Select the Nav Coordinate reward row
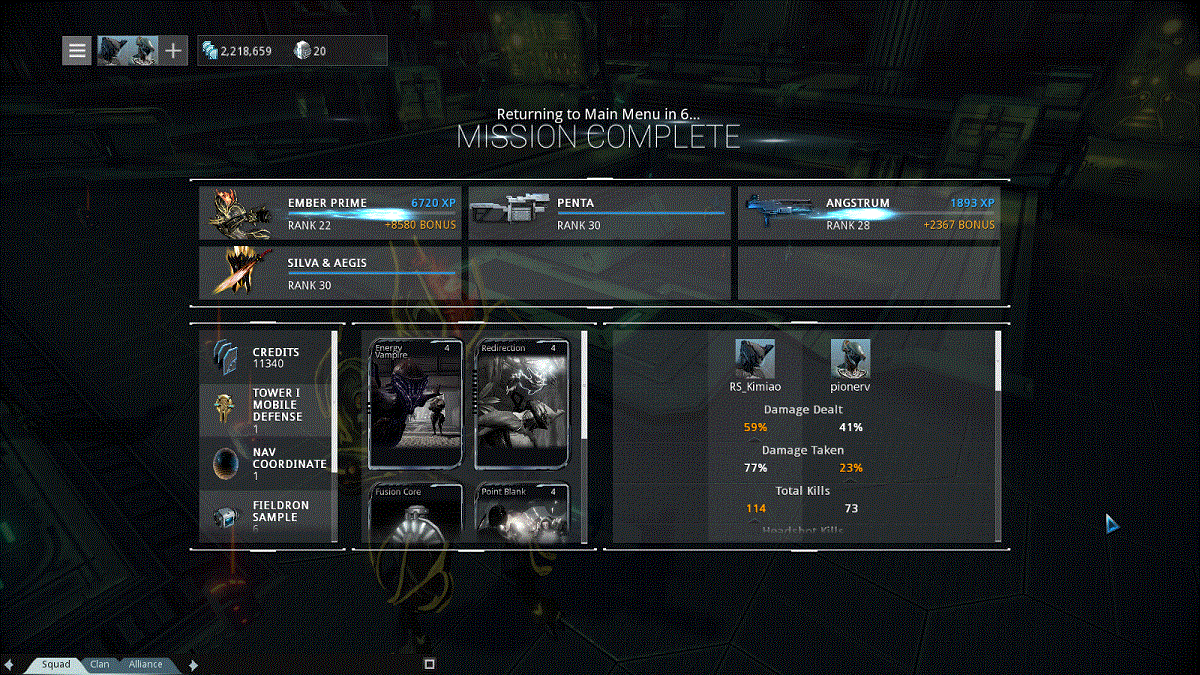Screen dimensions: 1200x675 [265, 464]
